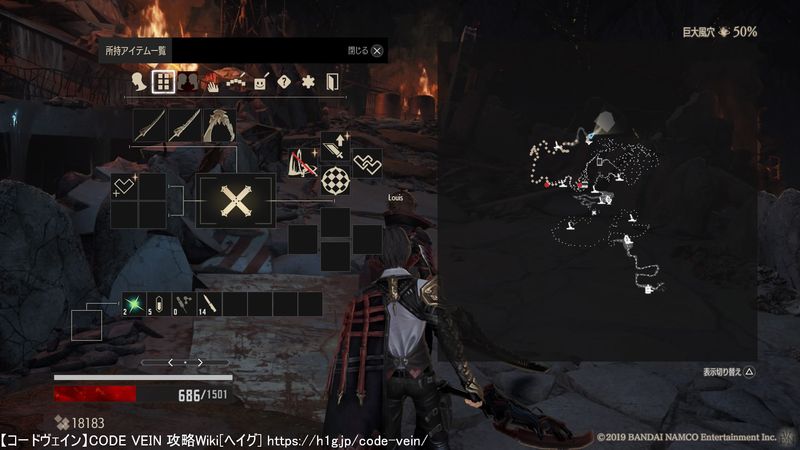Select the green starburst item slot

pyautogui.click(x=135, y=304)
